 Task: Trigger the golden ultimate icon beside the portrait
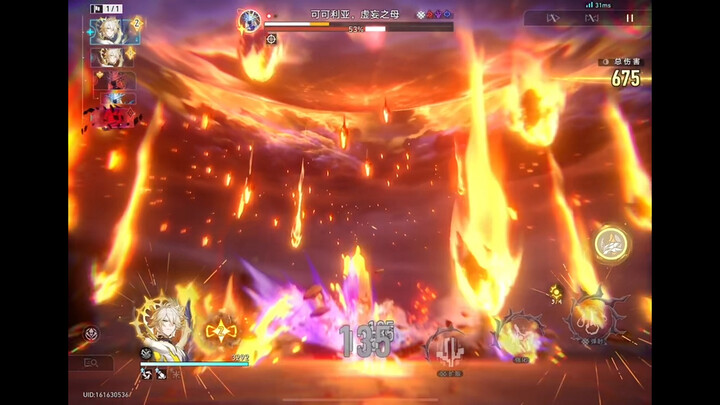(221, 331)
